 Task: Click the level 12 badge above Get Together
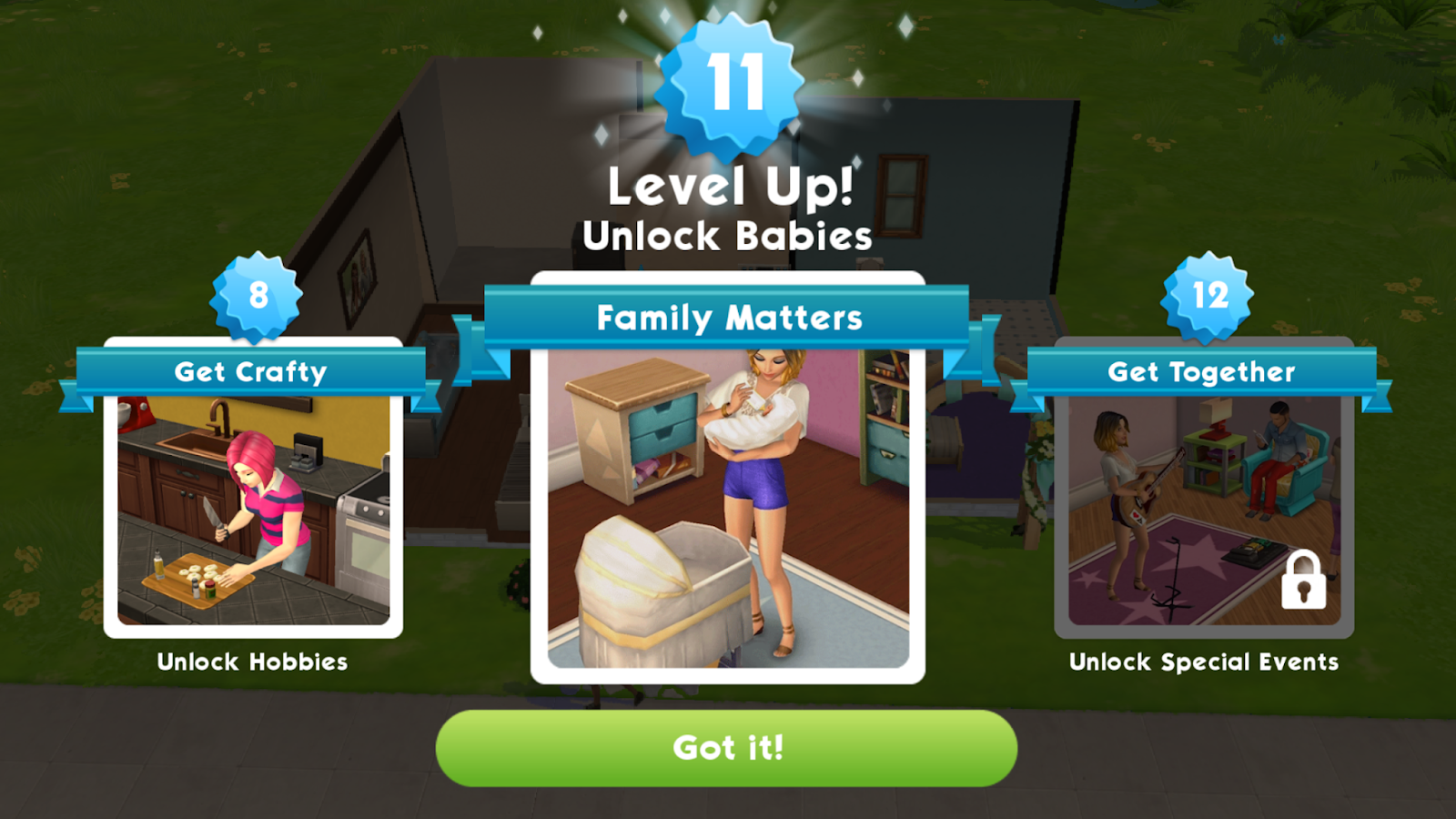(1210, 296)
